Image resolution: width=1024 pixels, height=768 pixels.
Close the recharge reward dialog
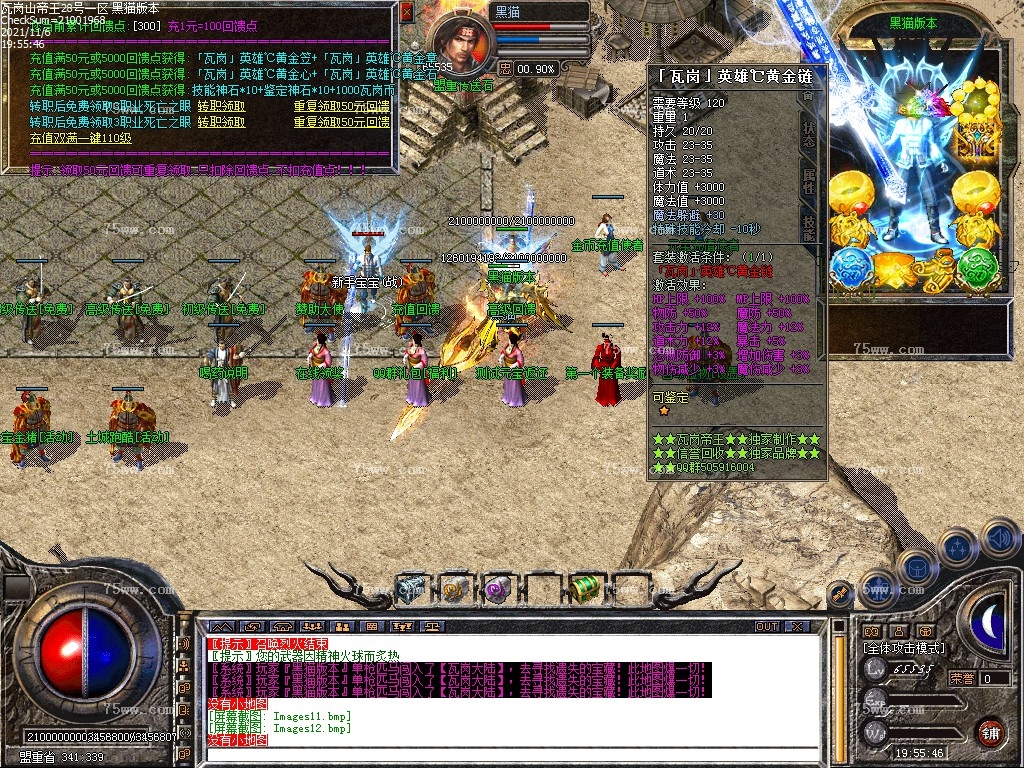[406, 12]
